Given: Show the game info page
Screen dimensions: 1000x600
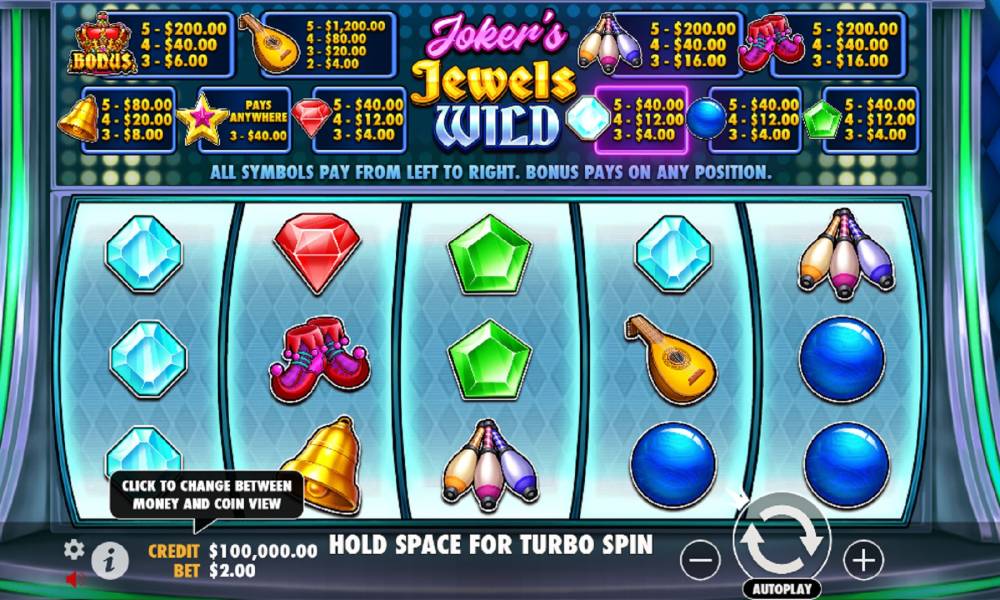Looking at the screenshot, I should coord(110,561).
